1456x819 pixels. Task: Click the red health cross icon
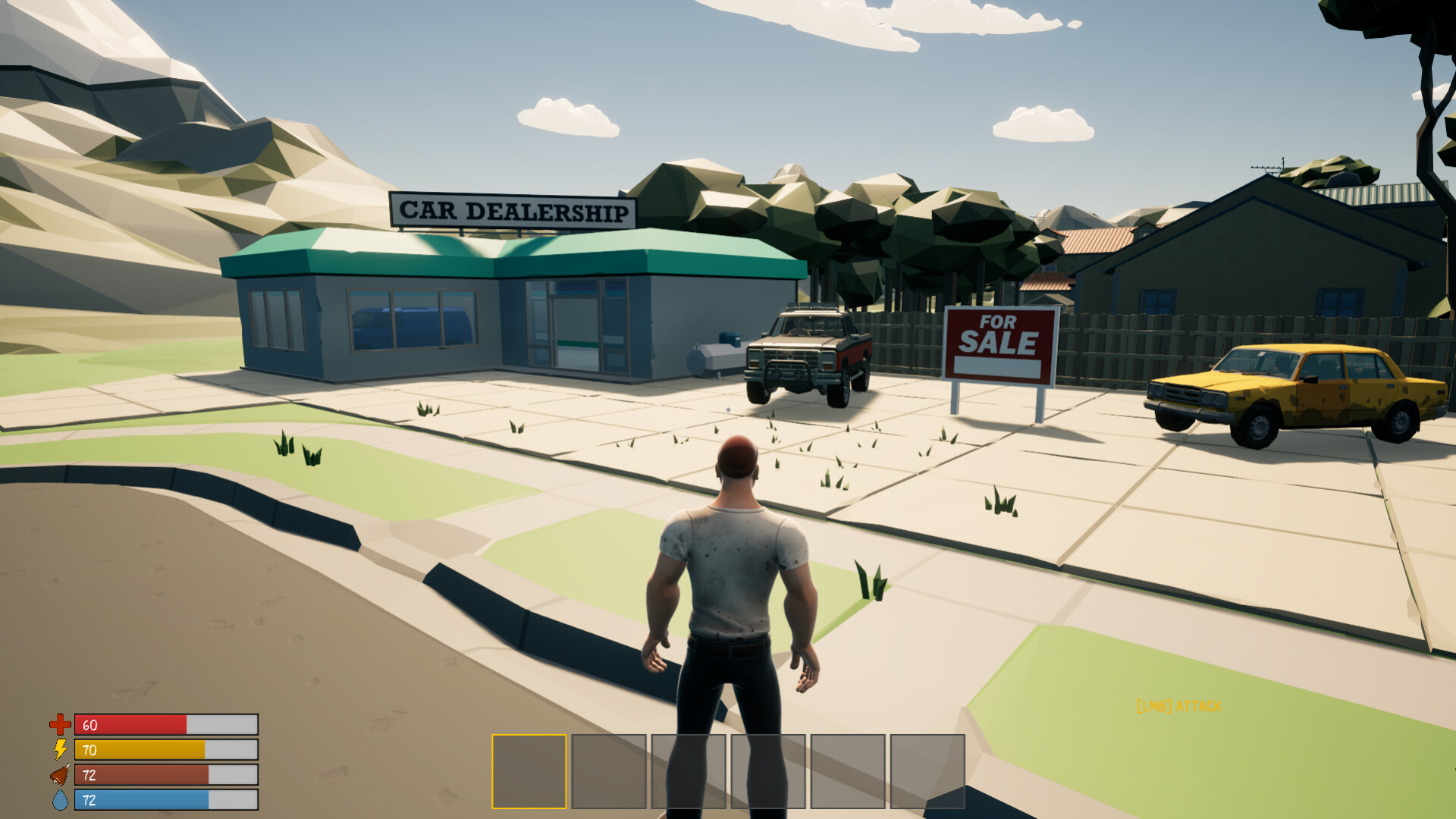pos(59,724)
